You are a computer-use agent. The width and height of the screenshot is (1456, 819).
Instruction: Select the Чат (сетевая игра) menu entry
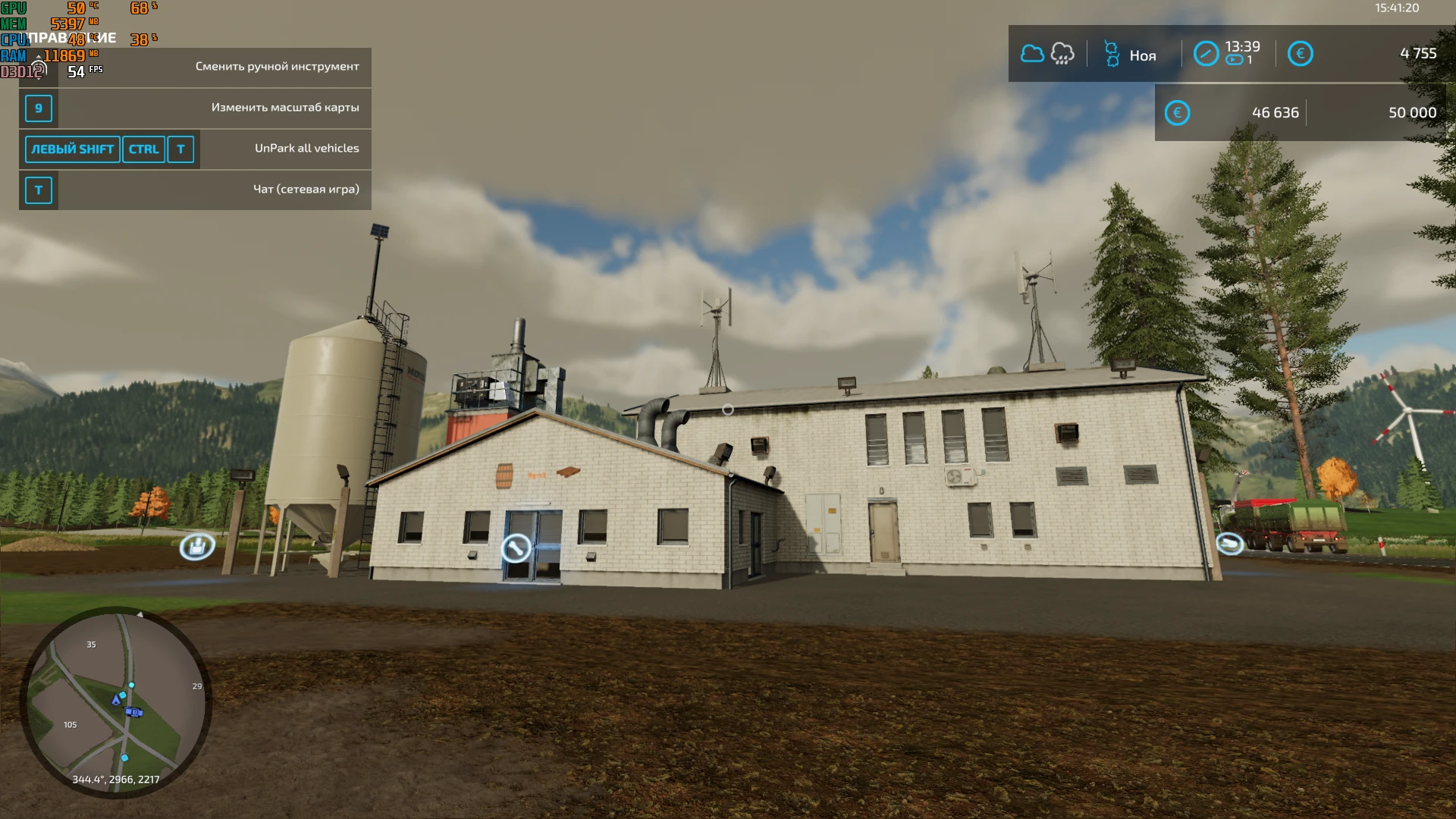point(307,190)
